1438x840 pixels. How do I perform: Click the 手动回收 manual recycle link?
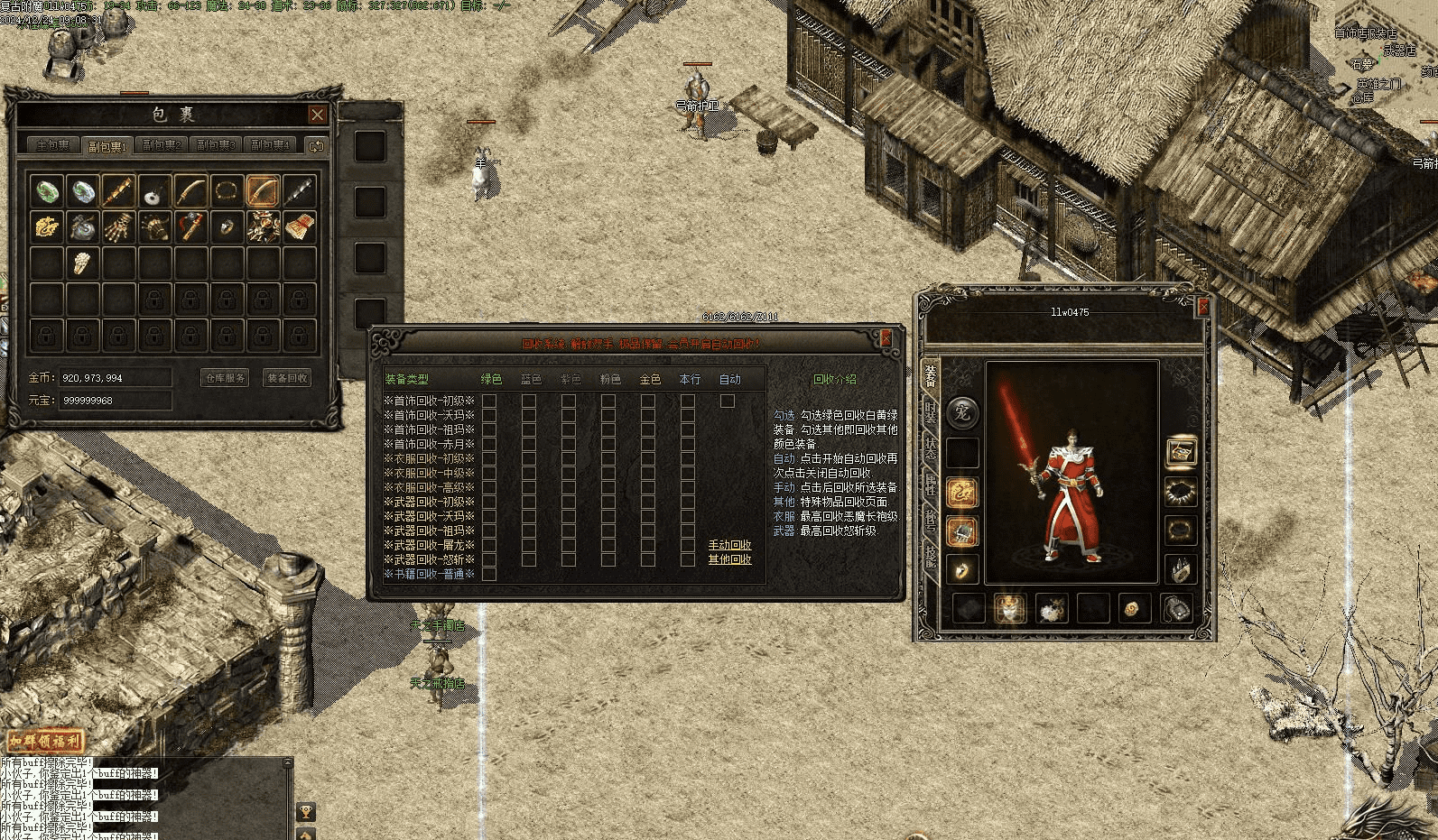(729, 545)
